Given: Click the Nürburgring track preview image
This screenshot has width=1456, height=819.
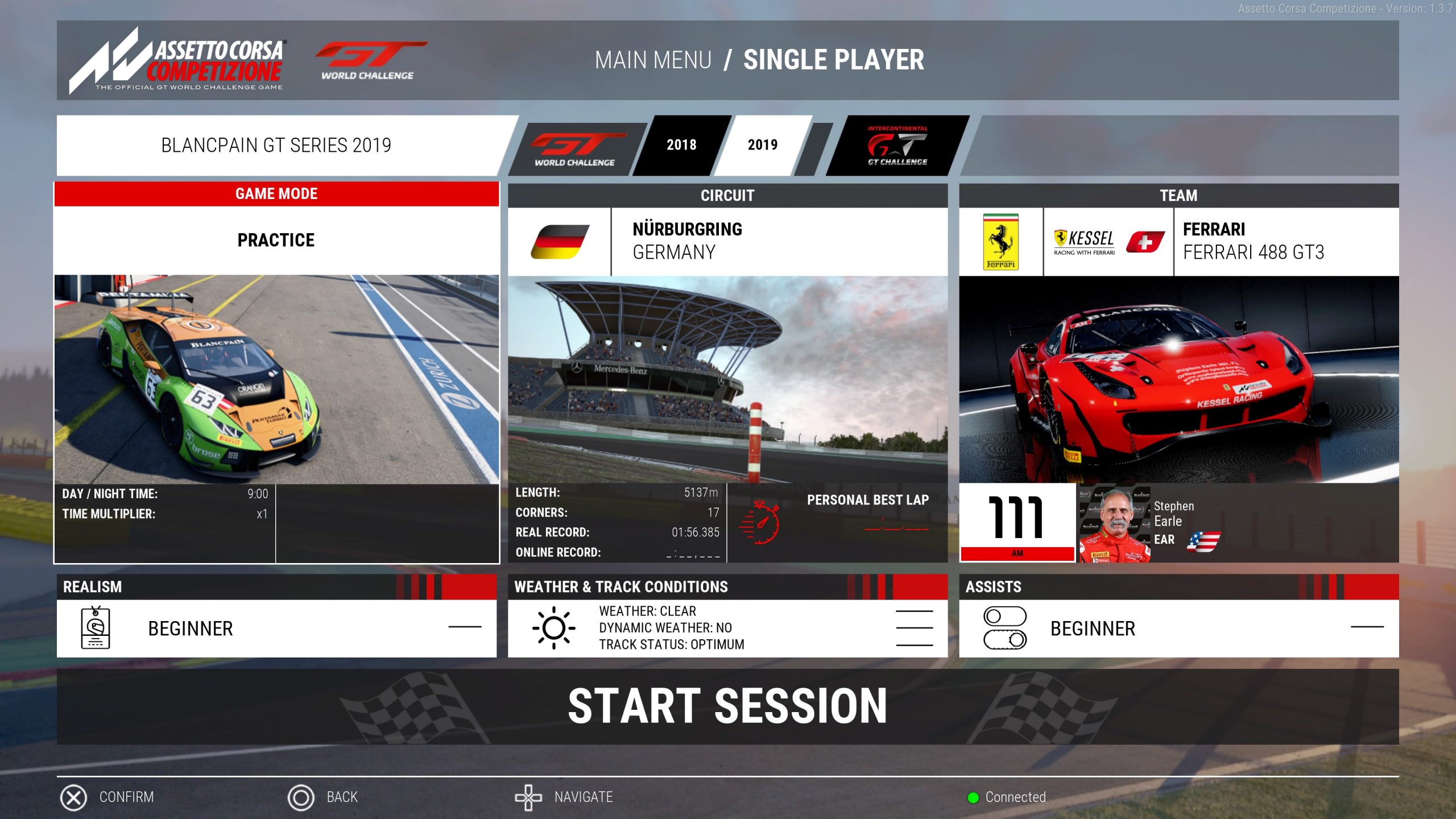Looking at the screenshot, I should point(727,380).
